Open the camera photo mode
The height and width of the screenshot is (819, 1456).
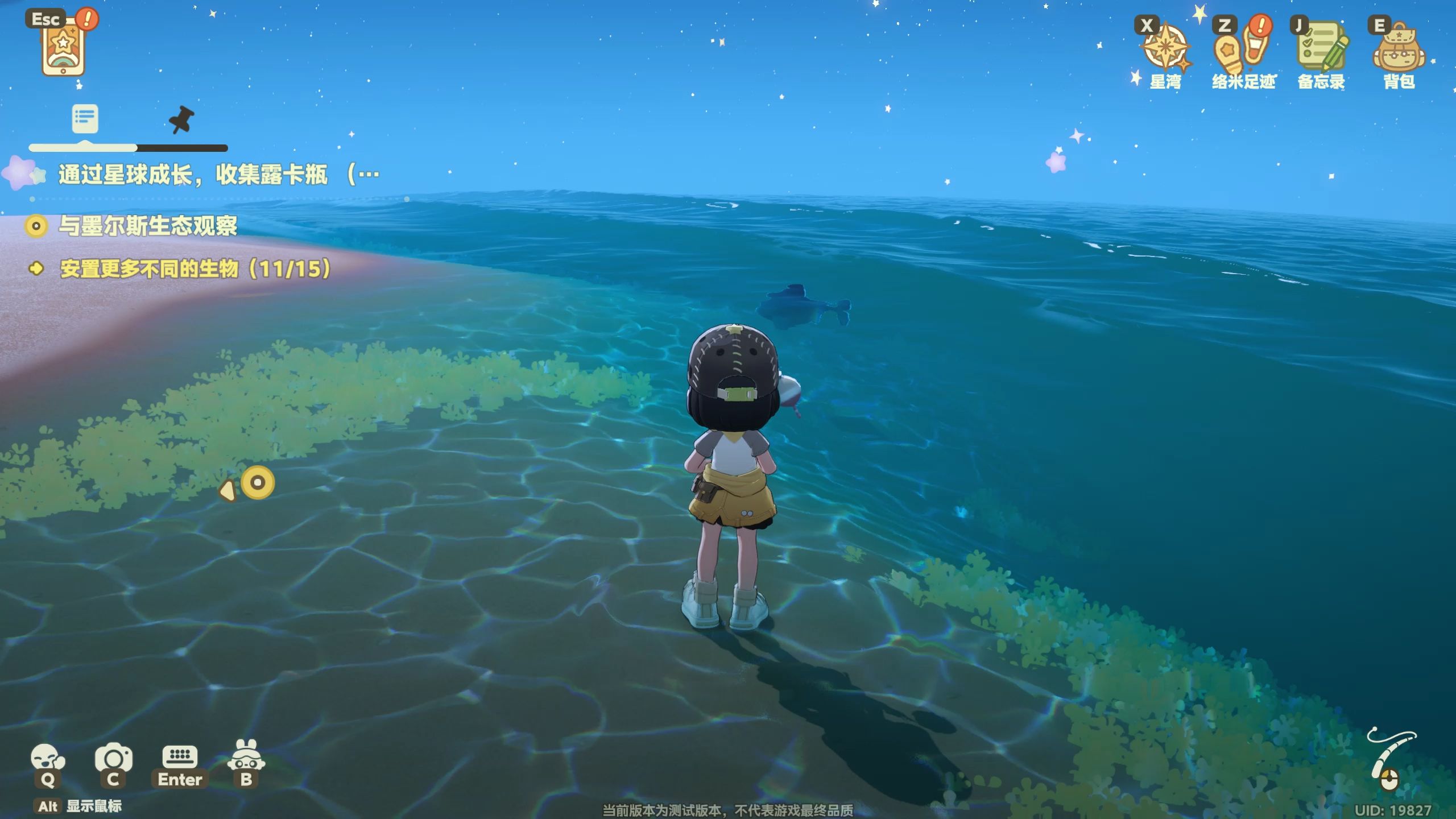coord(113,759)
